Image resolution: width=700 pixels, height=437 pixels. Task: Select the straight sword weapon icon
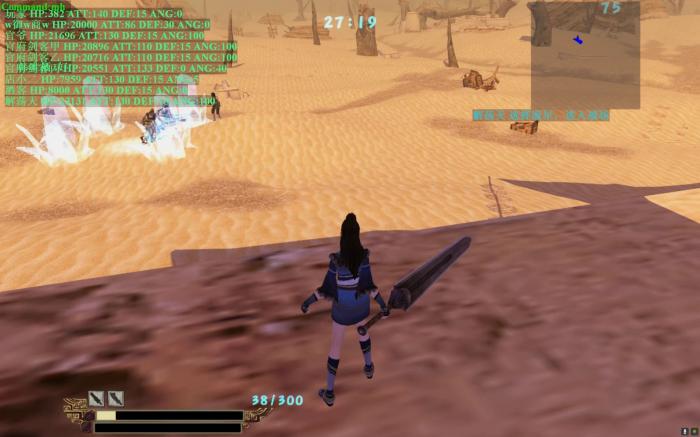96,398
